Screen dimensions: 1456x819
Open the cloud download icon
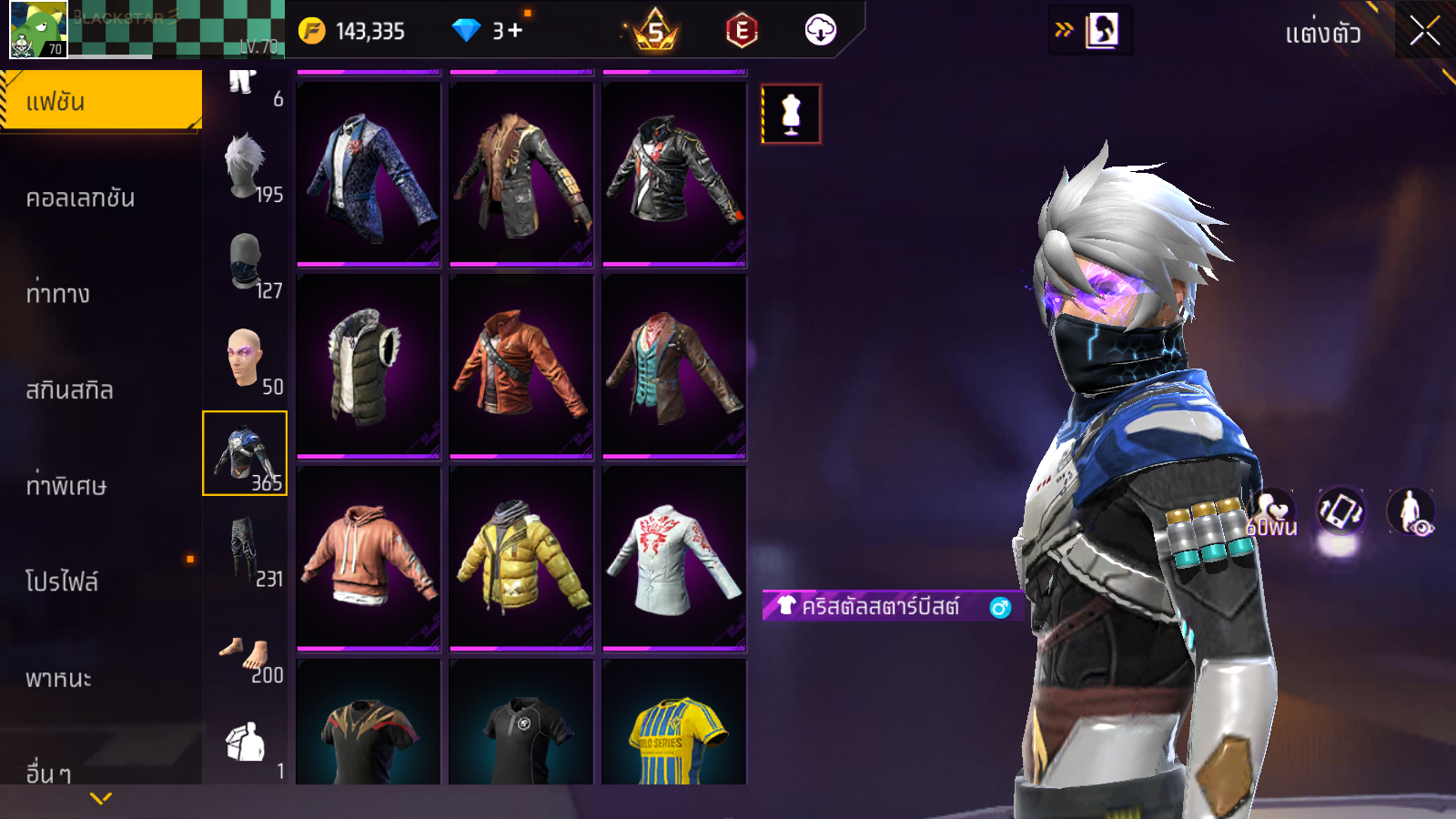[x=820, y=31]
